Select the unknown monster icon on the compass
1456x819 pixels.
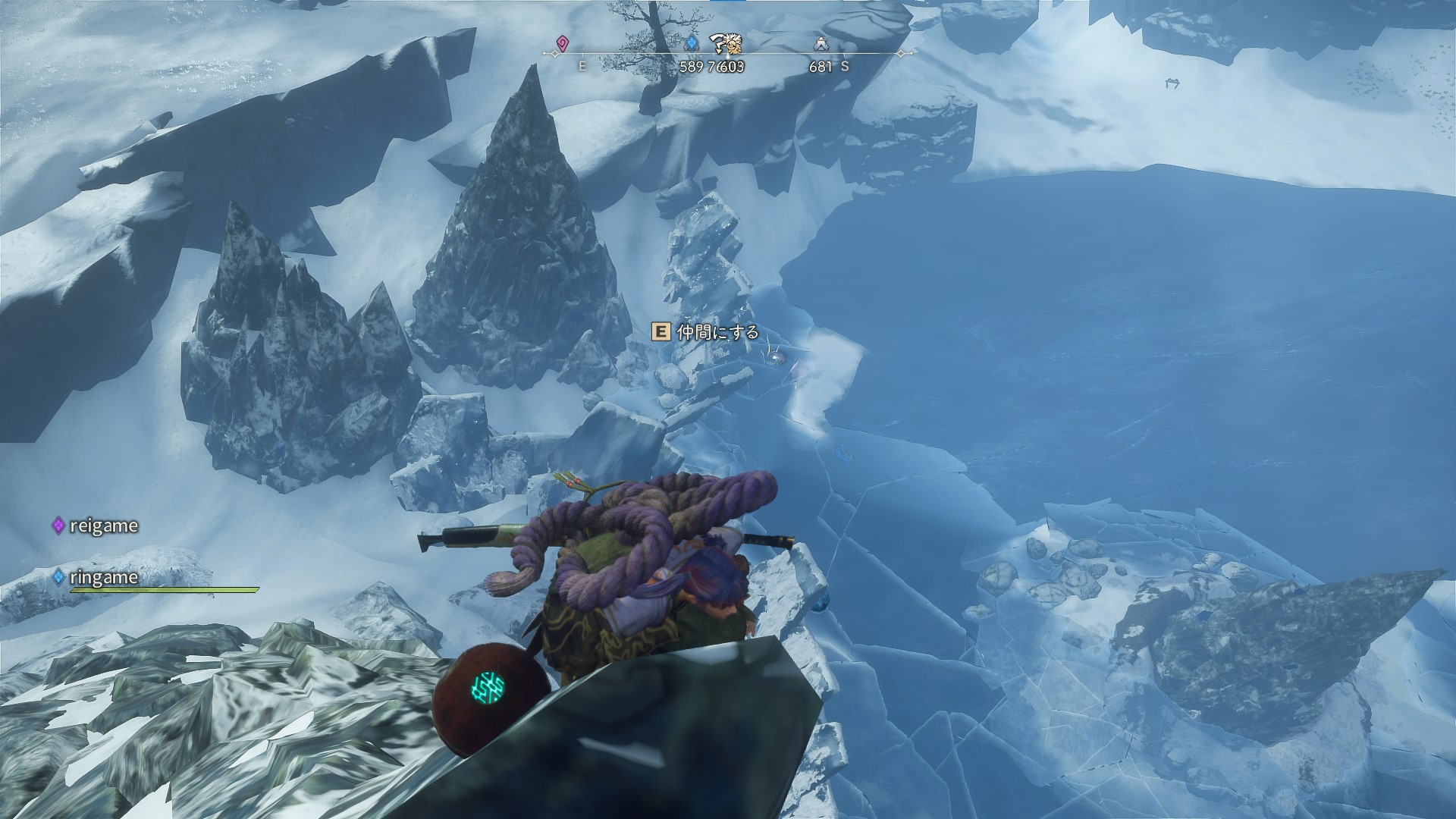[x=726, y=45]
